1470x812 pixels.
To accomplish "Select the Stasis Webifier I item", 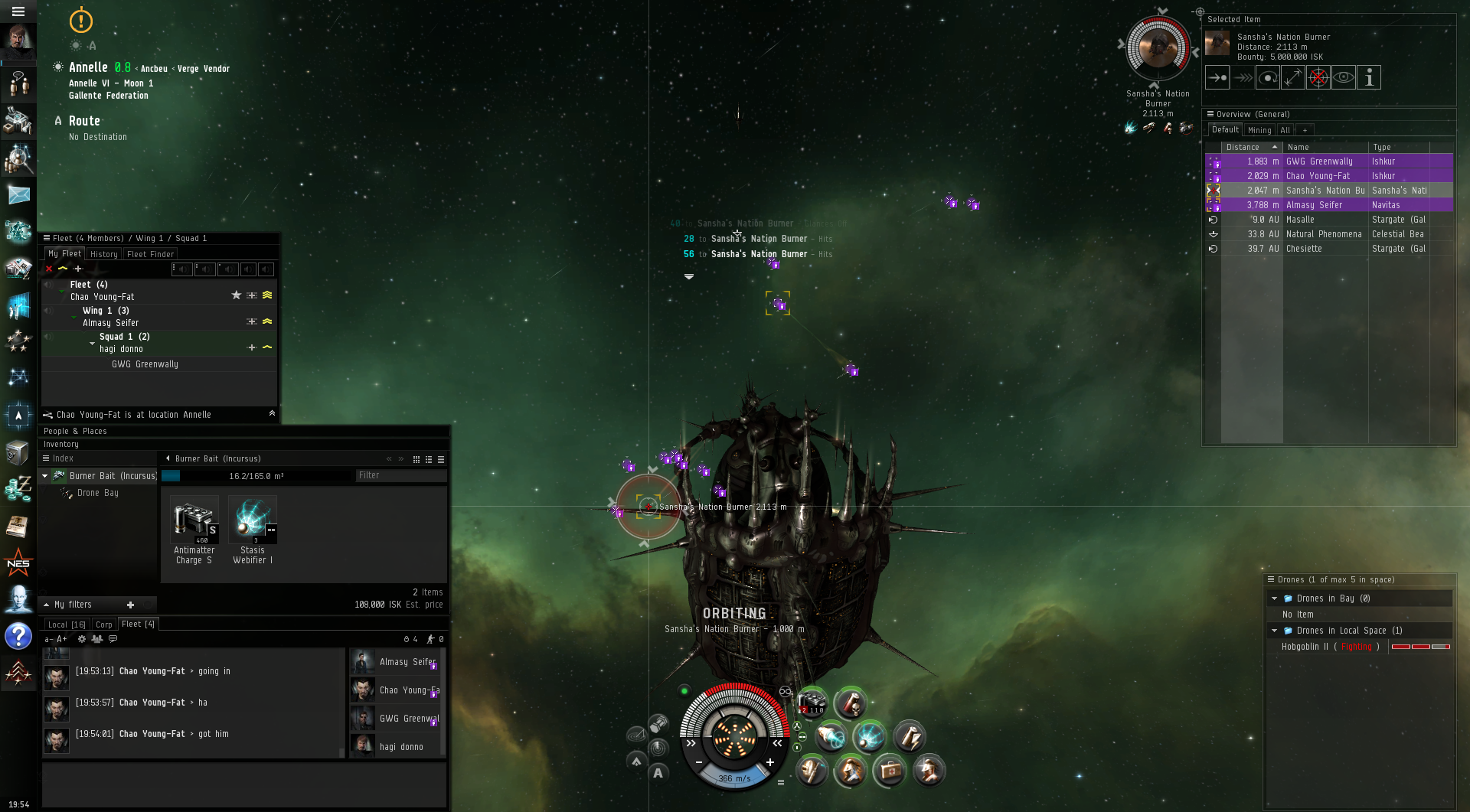I will point(253,530).
